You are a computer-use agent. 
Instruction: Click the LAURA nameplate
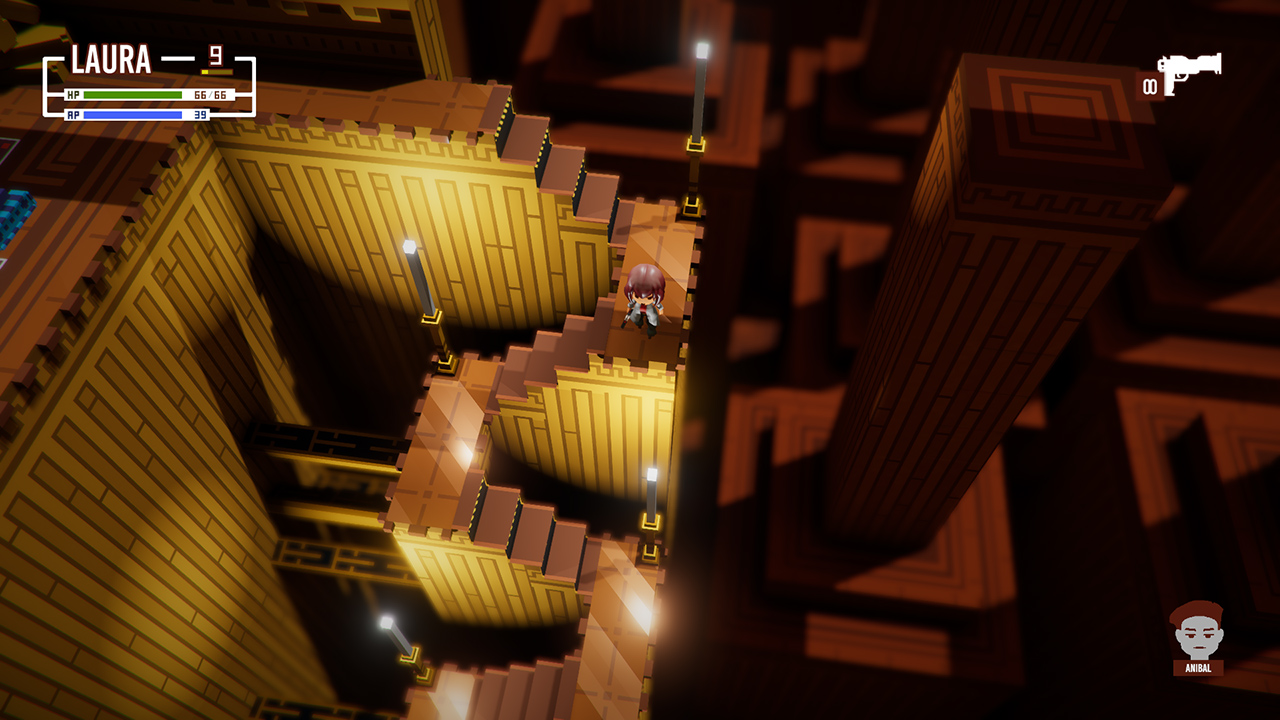pyautogui.click(x=110, y=57)
